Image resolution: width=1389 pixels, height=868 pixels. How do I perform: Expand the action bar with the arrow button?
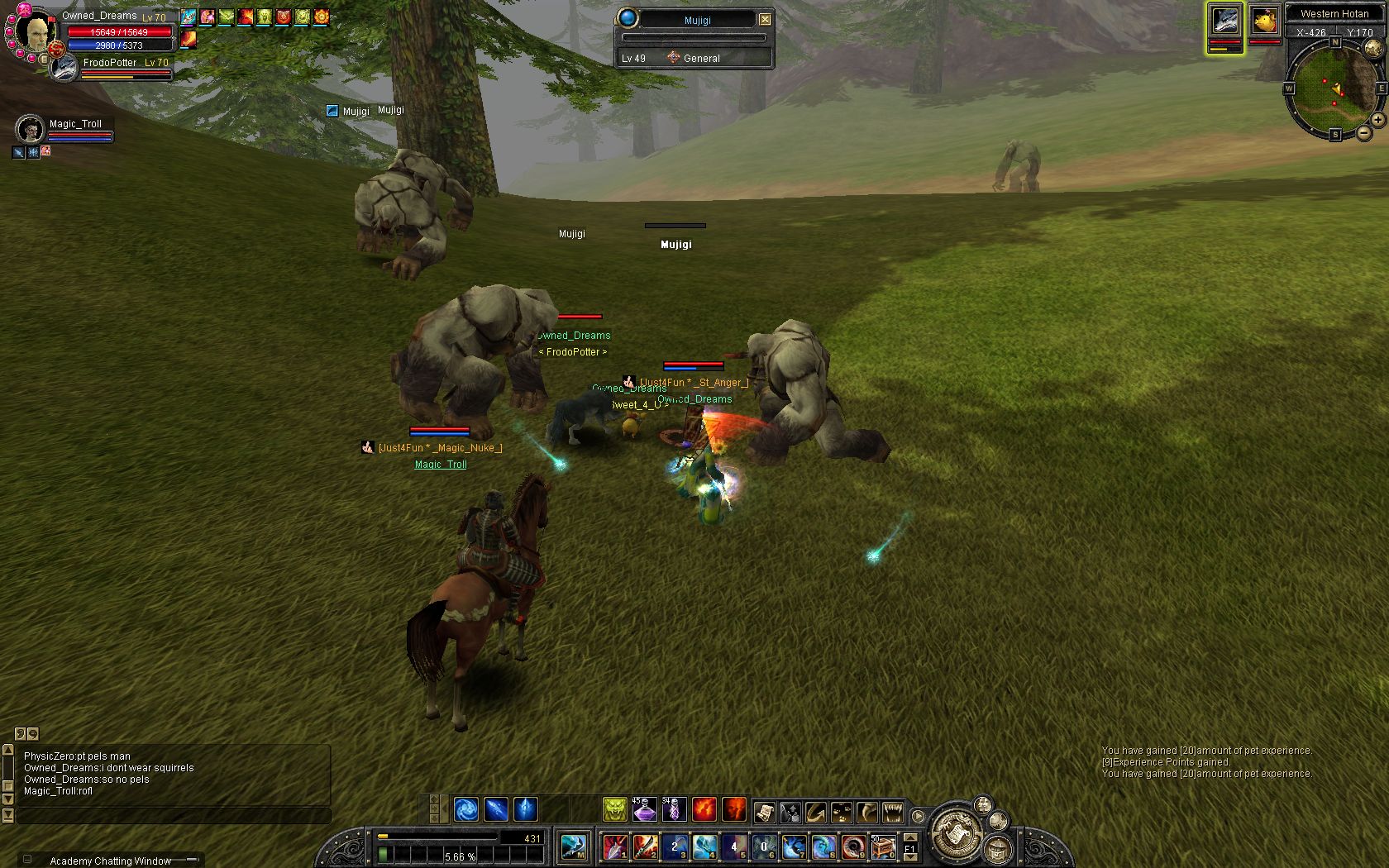[918, 816]
